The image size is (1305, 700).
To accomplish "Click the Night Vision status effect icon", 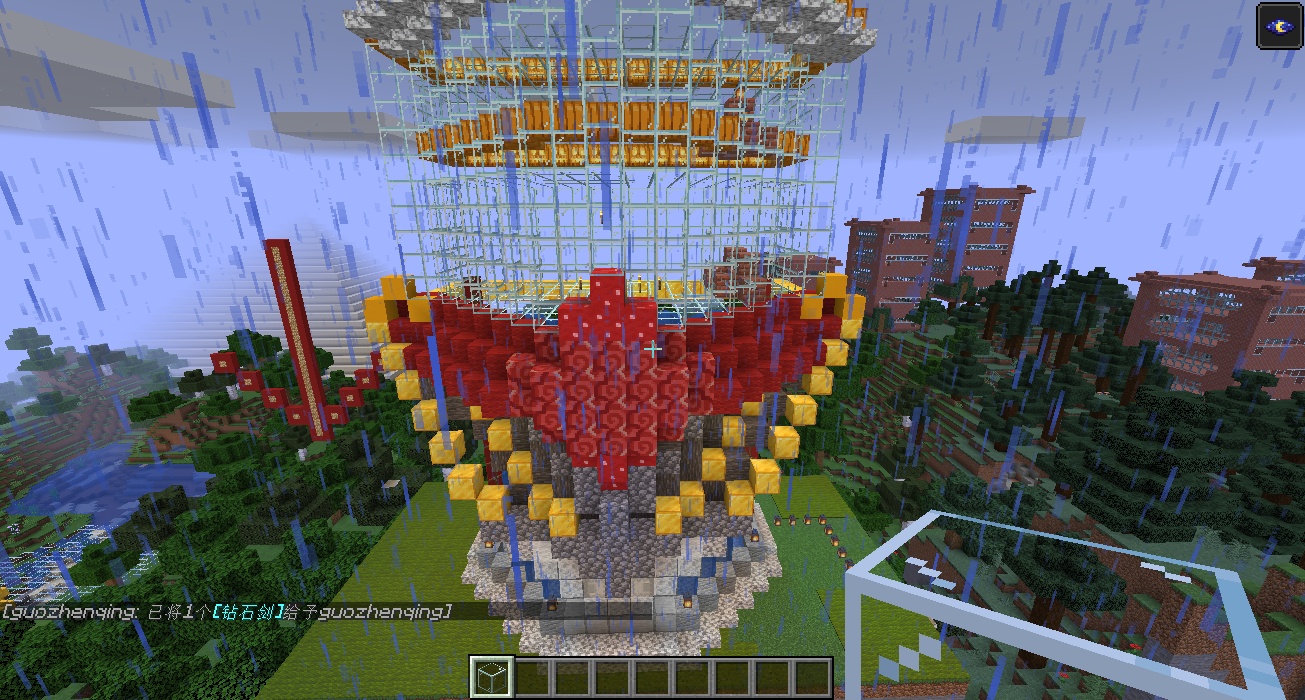I will 1278,26.
